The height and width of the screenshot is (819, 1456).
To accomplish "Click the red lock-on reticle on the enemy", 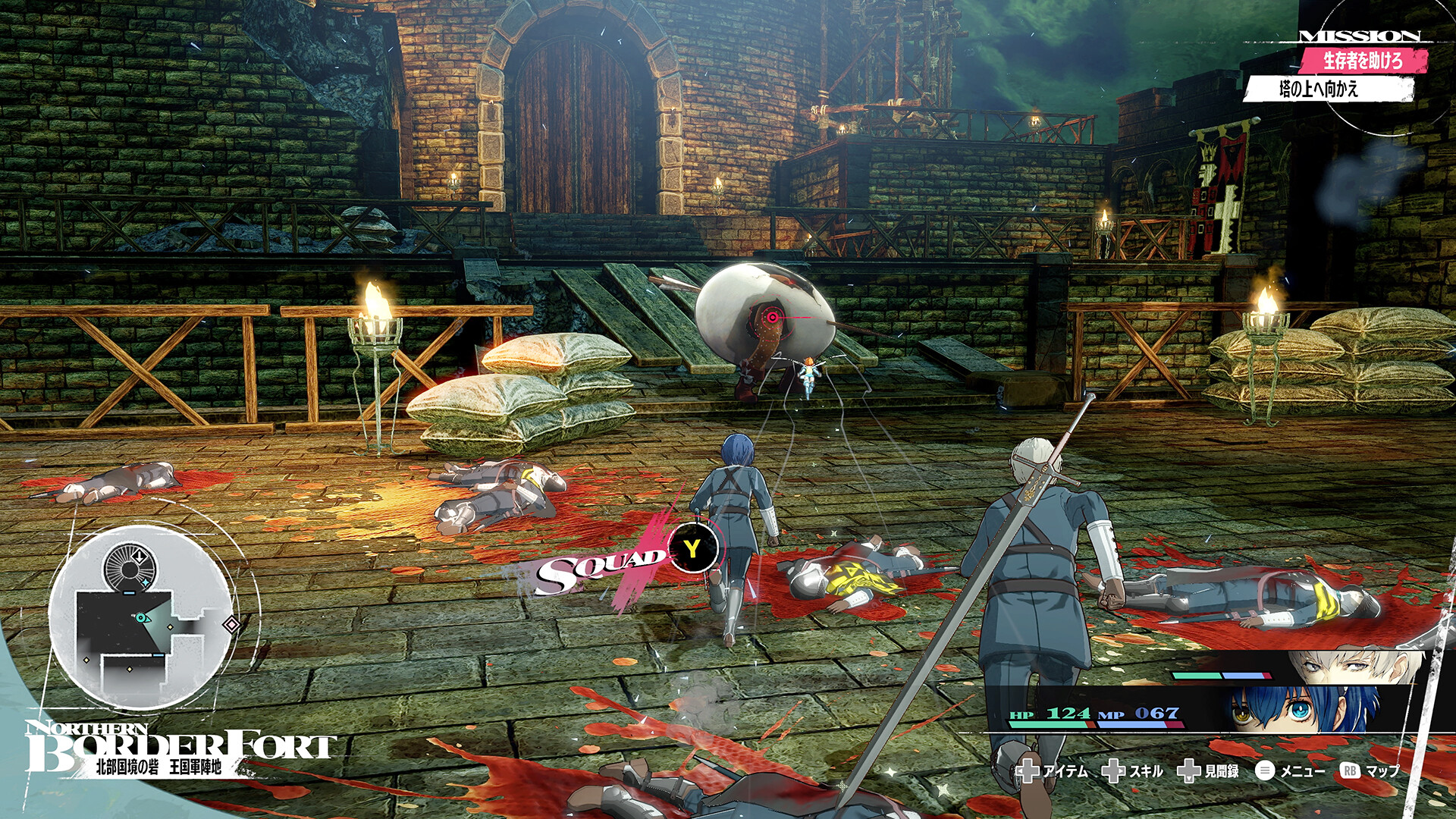I will (772, 317).
